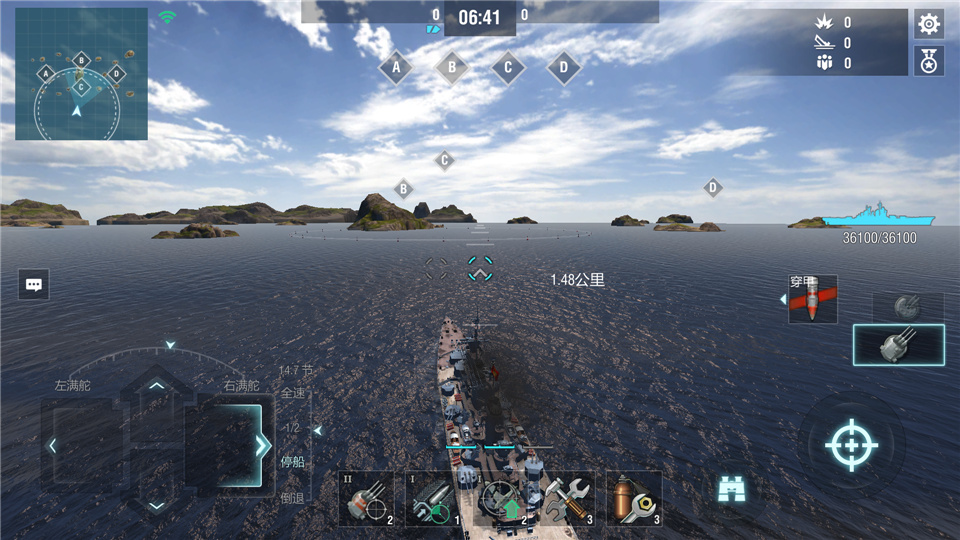This screenshot has width=960, height=540.
Task: Set throttle to 倒退 (reverse)
Action: [292, 497]
